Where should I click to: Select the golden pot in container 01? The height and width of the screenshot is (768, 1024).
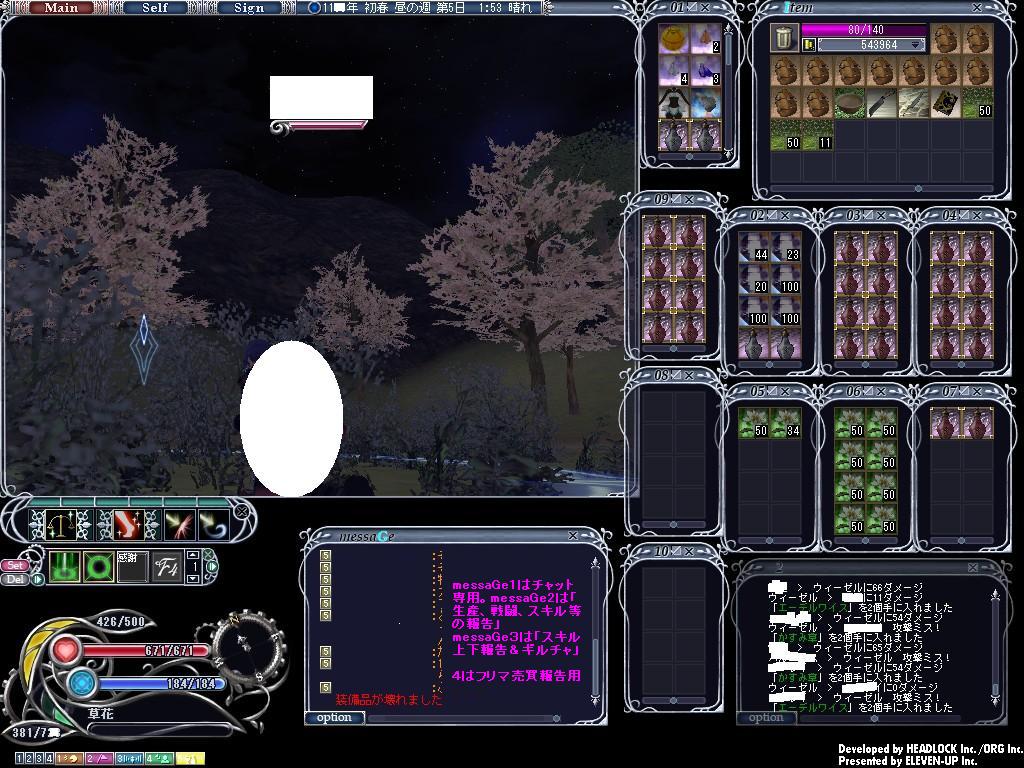pyautogui.click(x=675, y=40)
